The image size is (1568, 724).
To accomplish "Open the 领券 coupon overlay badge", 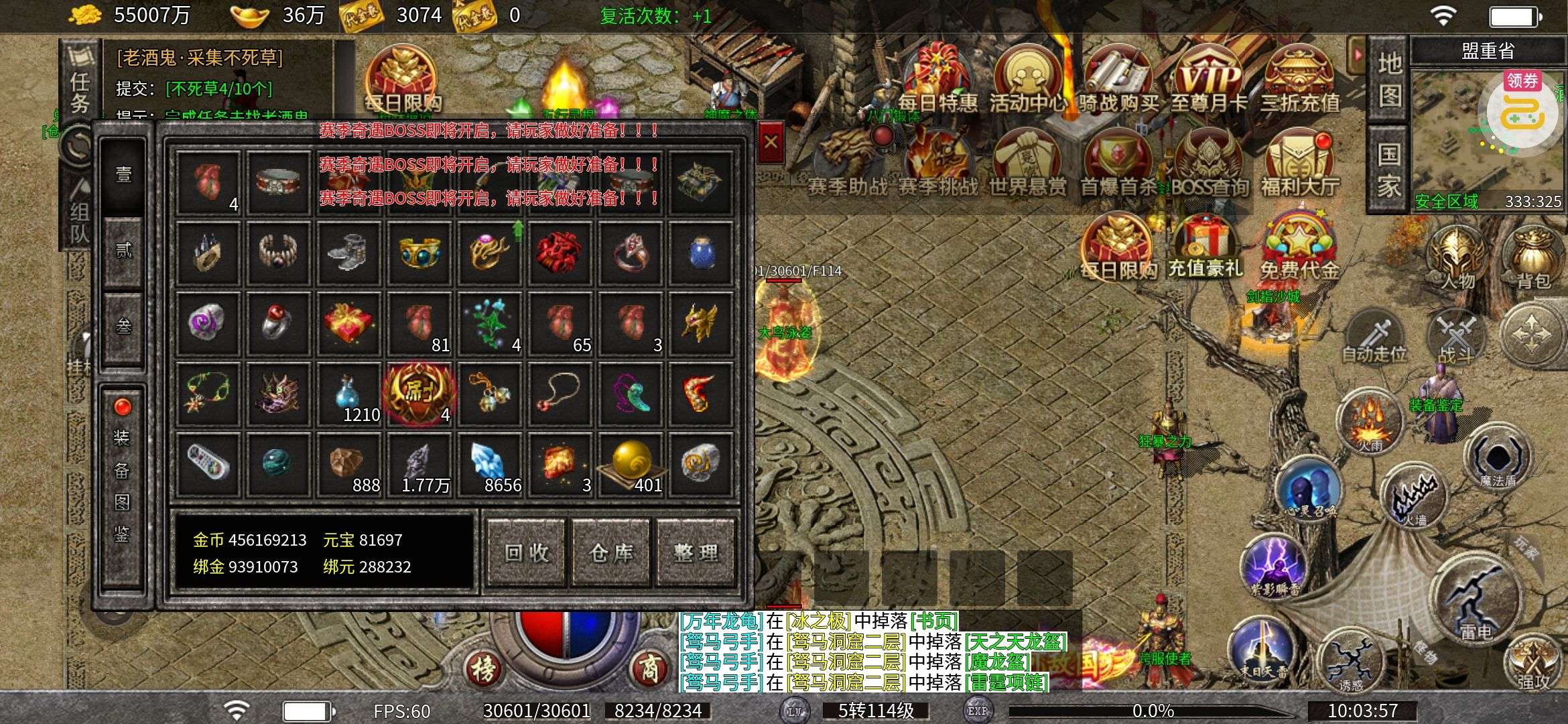I will pos(1522,81).
